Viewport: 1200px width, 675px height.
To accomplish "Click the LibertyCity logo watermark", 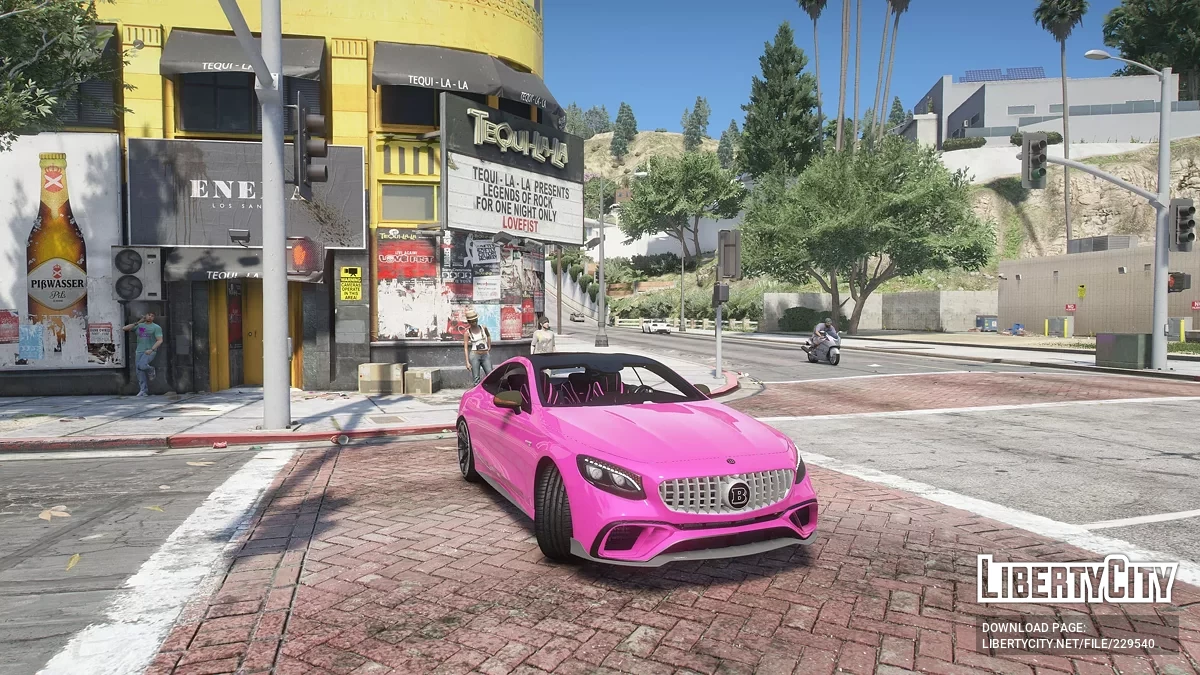I will (1076, 581).
